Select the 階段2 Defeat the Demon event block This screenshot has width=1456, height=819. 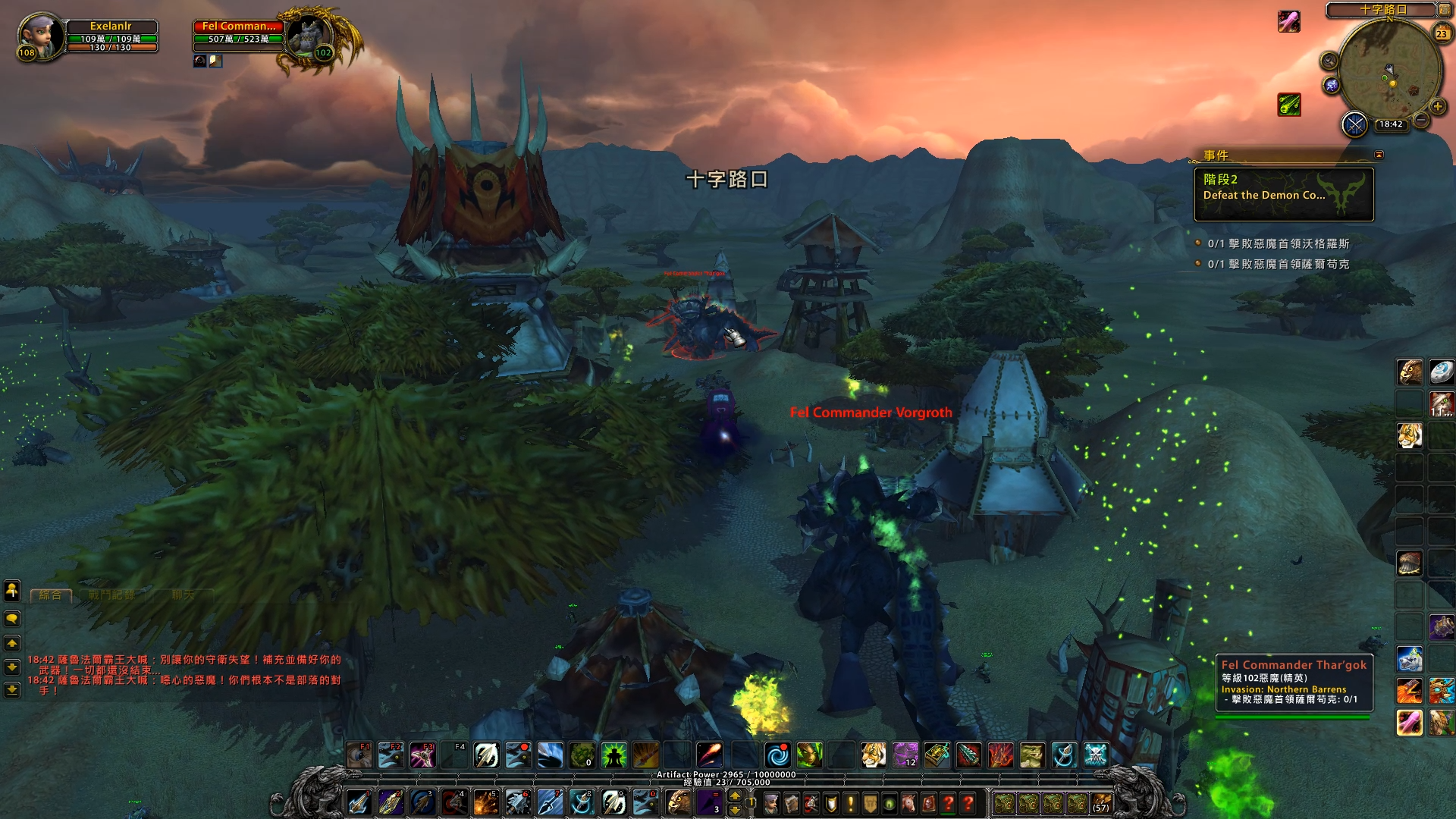pyautogui.click(x=1283, y=195)
